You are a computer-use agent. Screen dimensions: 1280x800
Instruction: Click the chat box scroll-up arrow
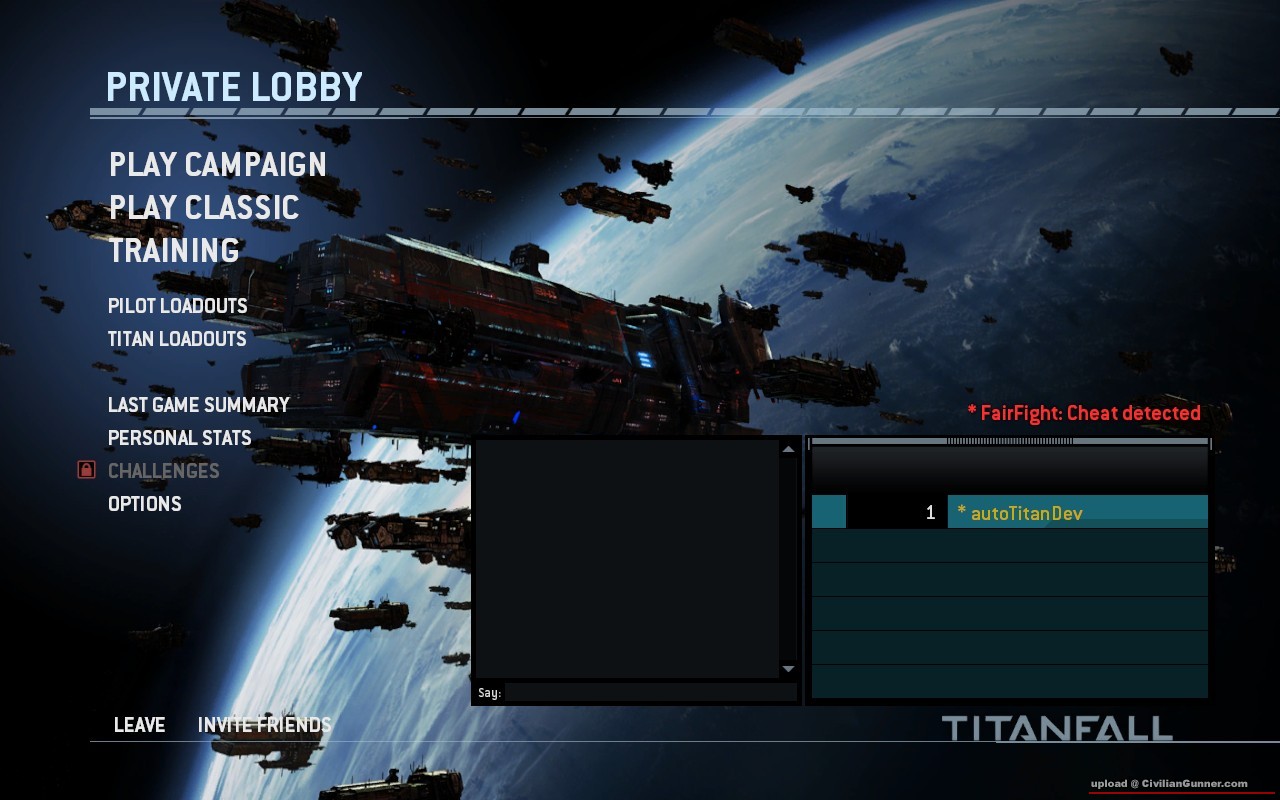point(788,449)
